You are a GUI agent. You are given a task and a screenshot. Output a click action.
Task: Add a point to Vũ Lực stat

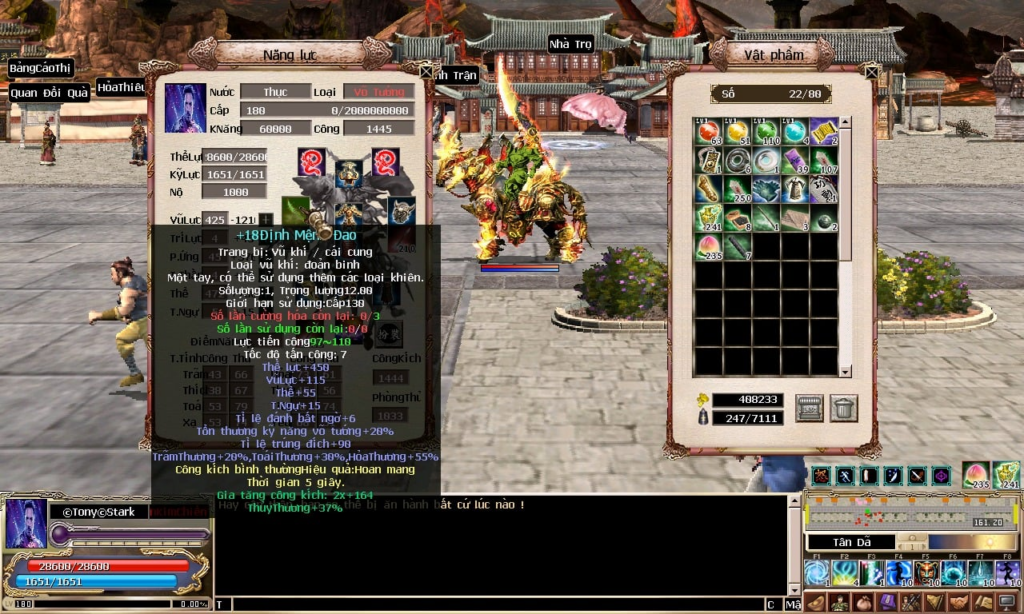point(267,220)
